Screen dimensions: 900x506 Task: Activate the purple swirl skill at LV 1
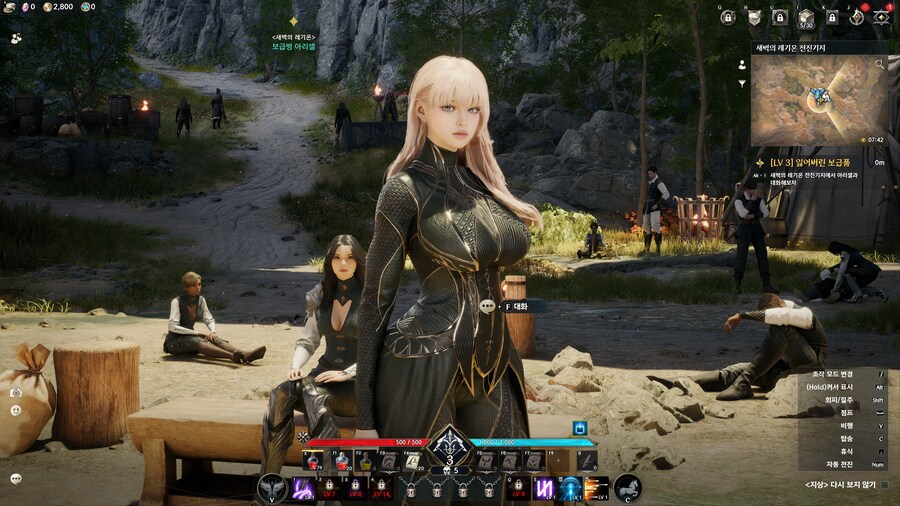click(x=303, y=489)
